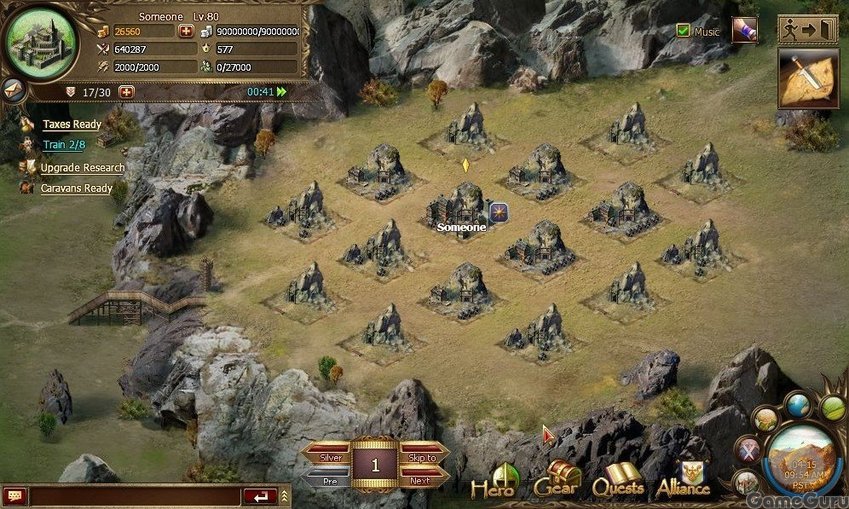
Task: Select the Upgrade Research reminder
Action: (82, 168)
